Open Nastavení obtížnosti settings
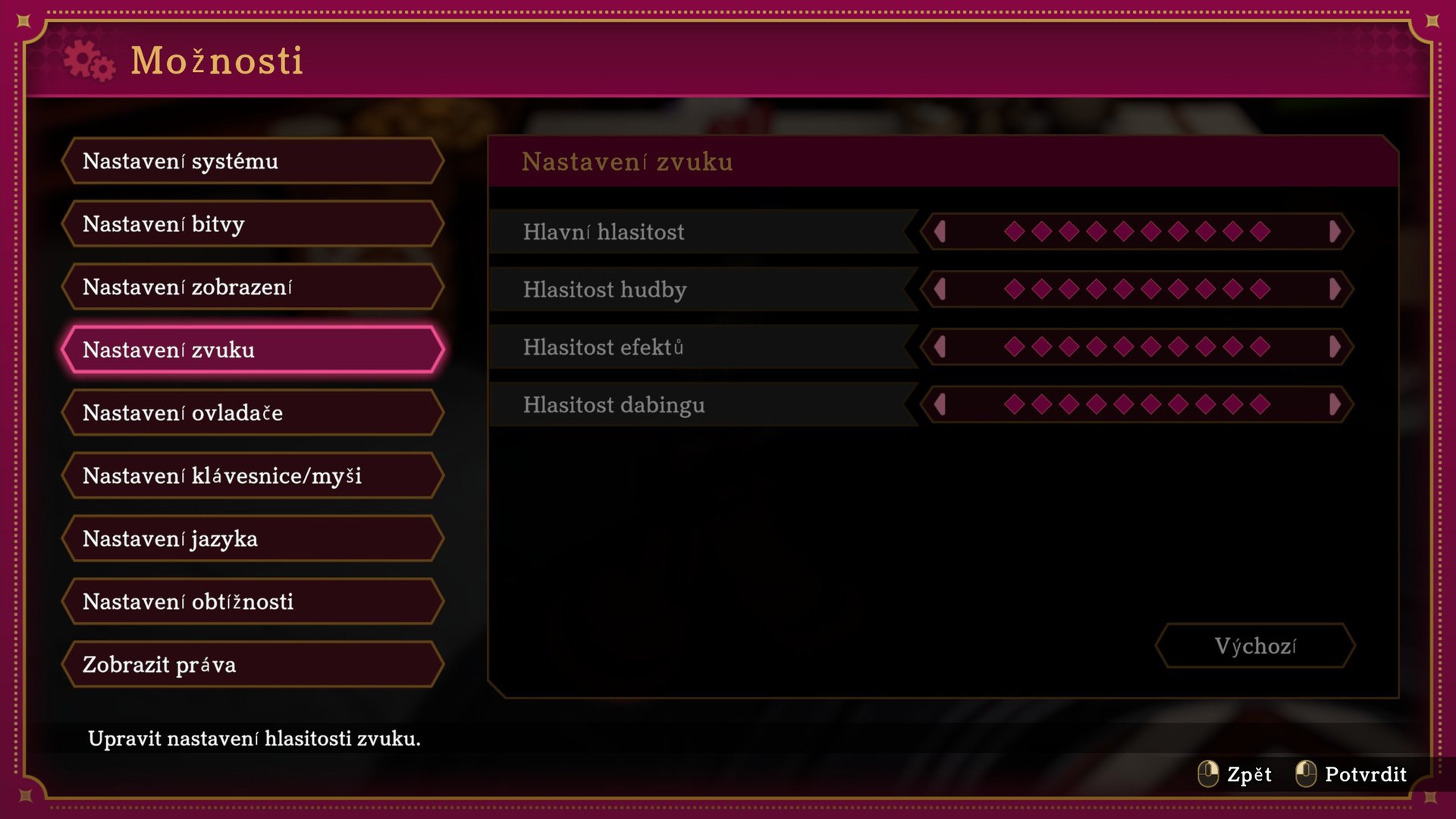The width and height of the screenshot is (1456, 819). 254,601
